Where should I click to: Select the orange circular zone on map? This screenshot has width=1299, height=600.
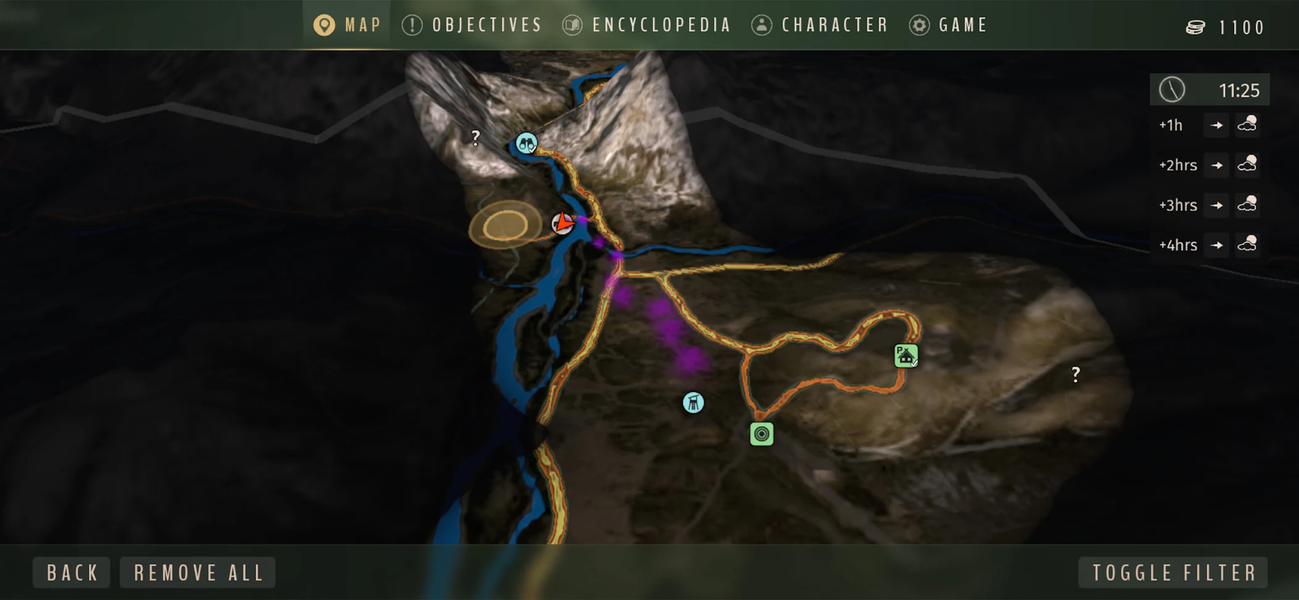coord(505,226)
